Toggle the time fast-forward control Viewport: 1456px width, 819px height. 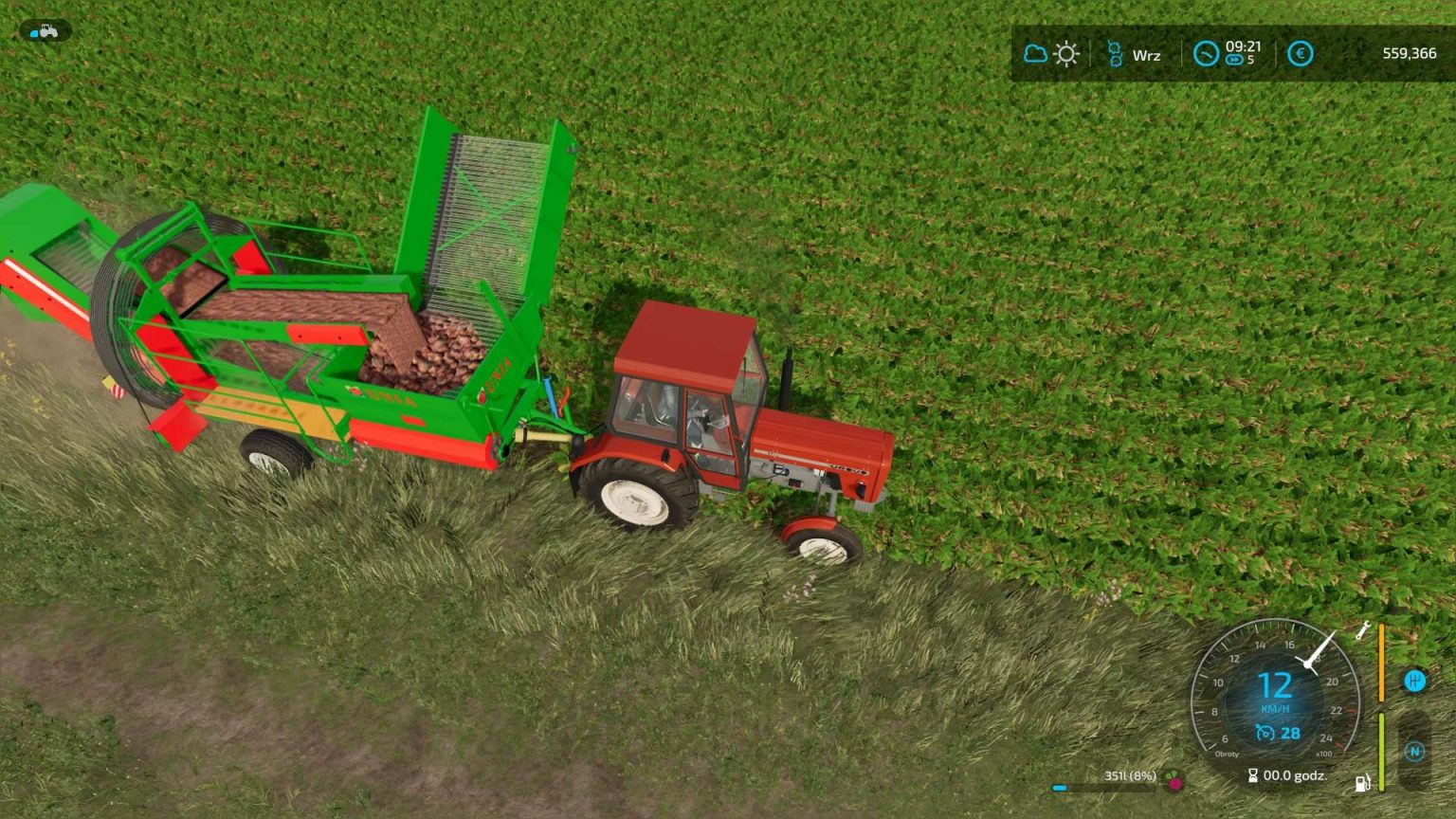pos(1234,59)
